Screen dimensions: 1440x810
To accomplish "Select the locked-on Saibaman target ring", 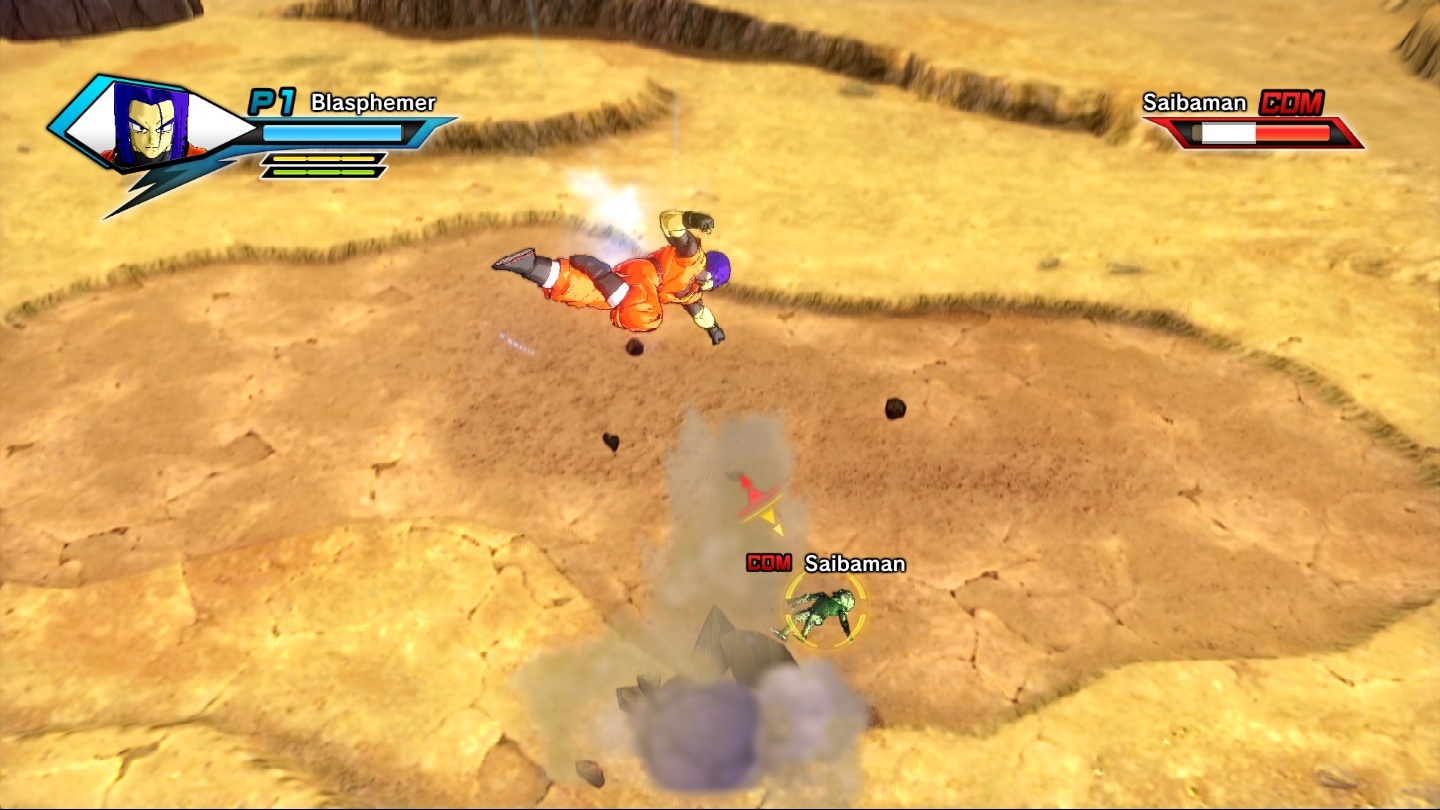I will (x=825, y=610).
